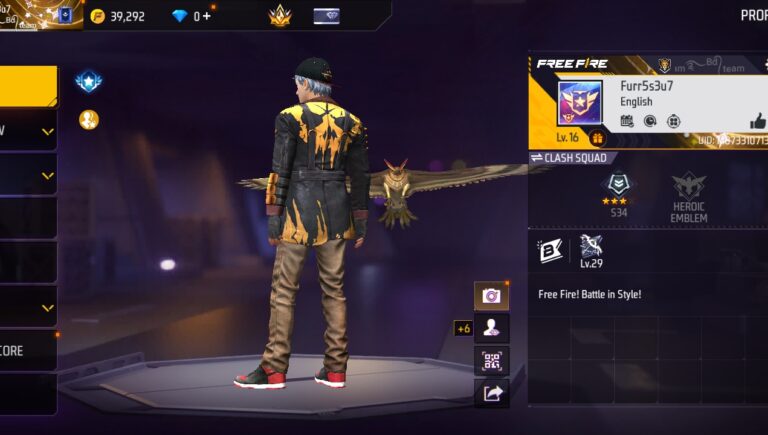Open the diamond membership card icon
Image resolution: width=768 pixels, height=435 pixels.
coord(326,16)
